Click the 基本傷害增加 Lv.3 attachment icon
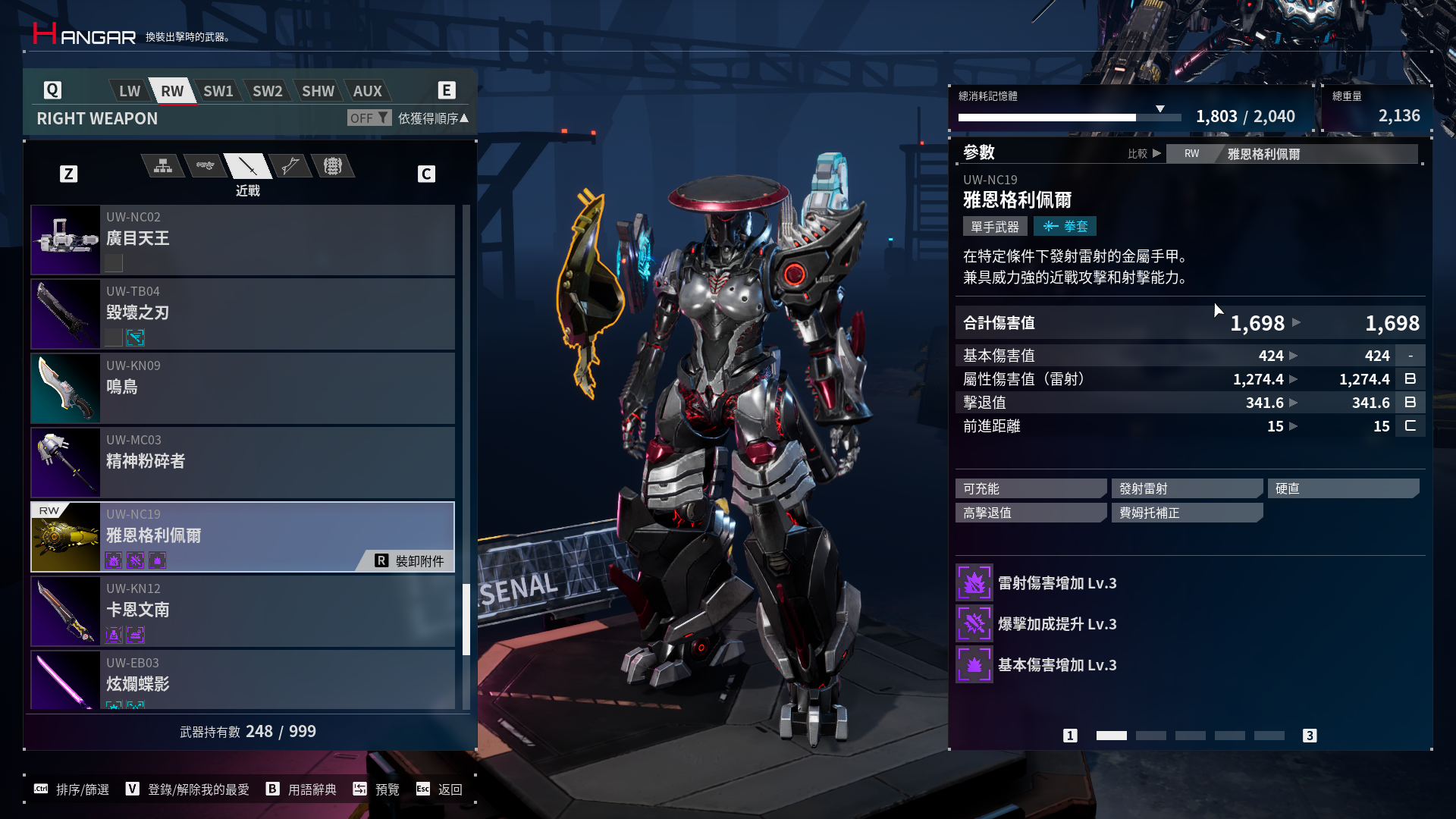Viewport: 1456px width, 819px height. tap(974, 664)
